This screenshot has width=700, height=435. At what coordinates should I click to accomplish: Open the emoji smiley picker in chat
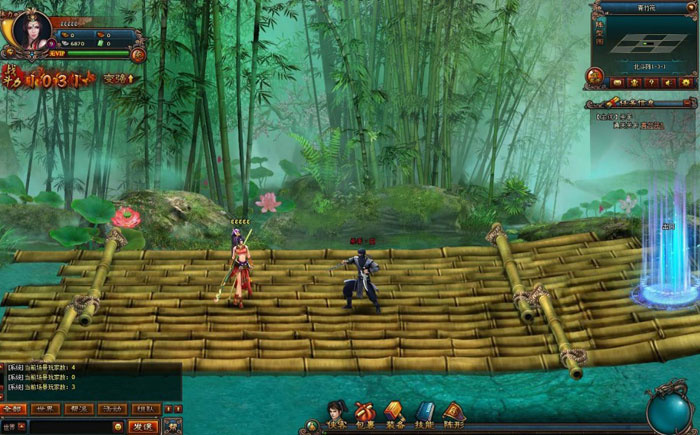tap(116, 427)
